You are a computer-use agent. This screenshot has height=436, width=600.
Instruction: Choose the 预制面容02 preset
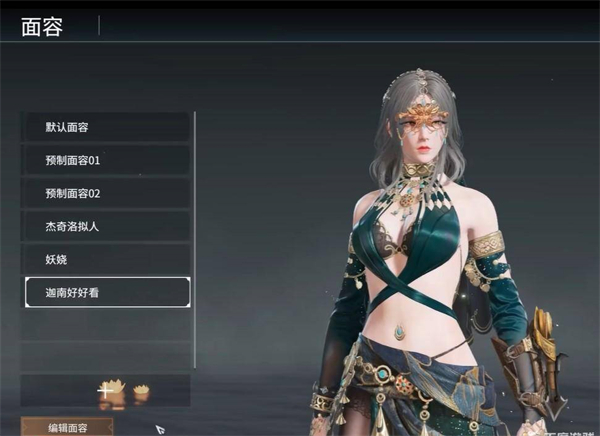[105, 193]
